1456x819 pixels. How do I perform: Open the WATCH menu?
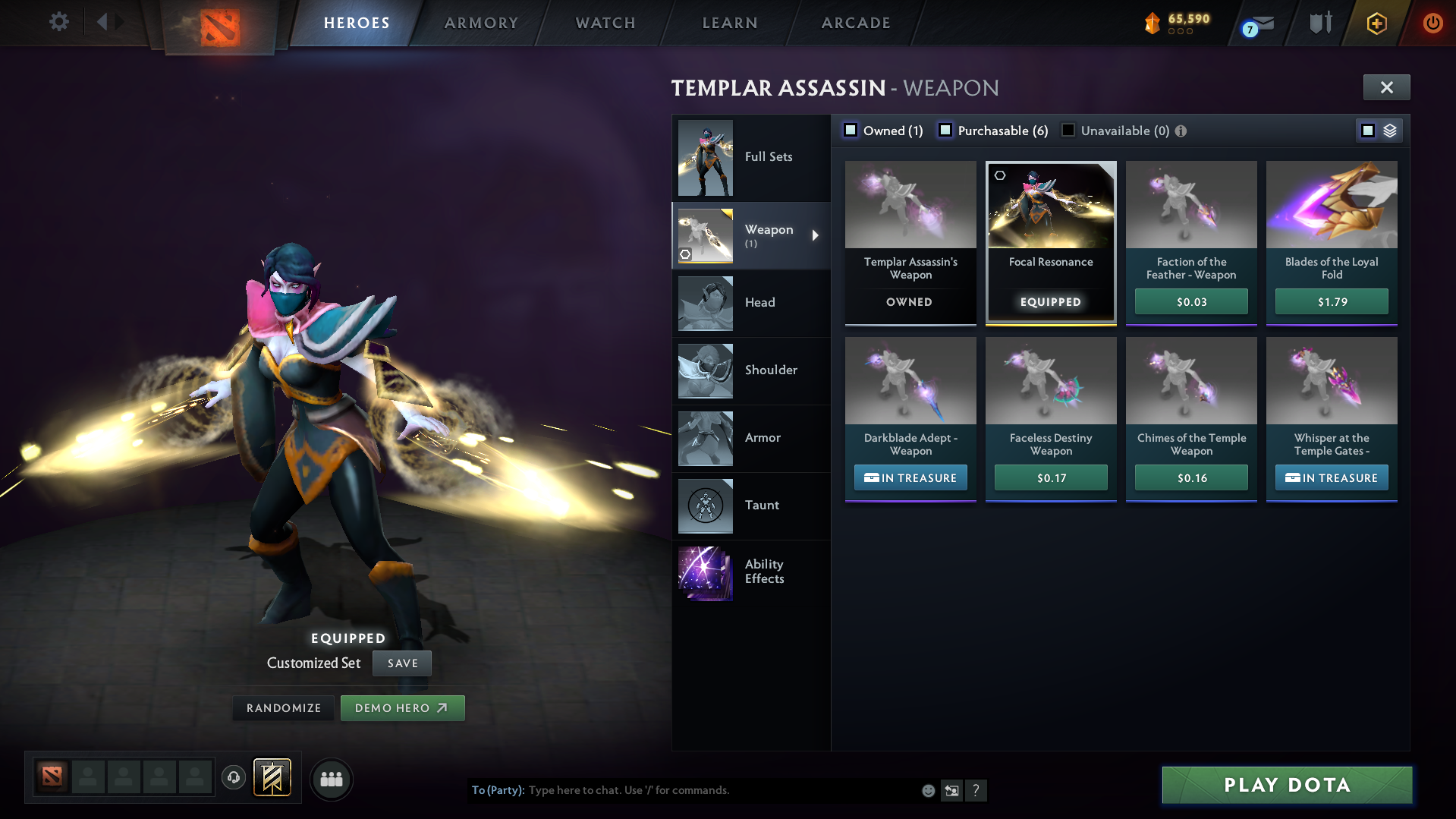coord(605,23)
